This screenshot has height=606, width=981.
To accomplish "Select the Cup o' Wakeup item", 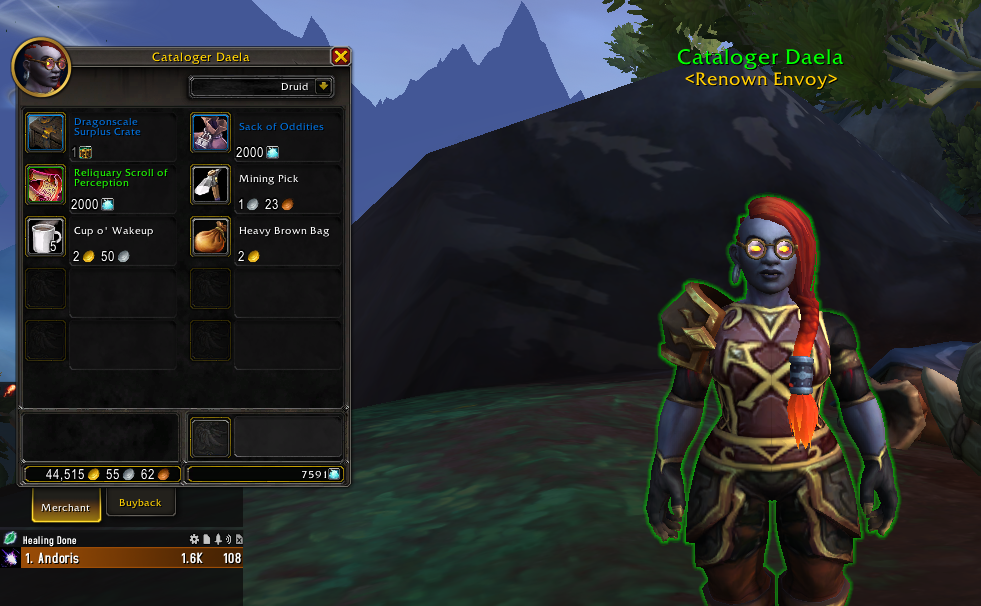I will [46, 236].
